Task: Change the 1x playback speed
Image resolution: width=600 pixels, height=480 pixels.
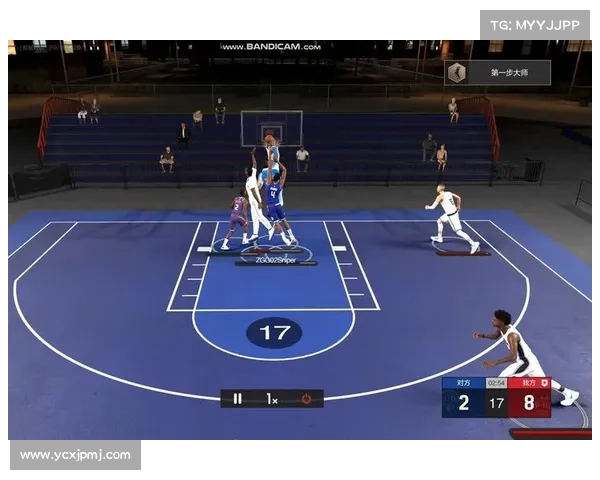Action: [x=272, y=398]
